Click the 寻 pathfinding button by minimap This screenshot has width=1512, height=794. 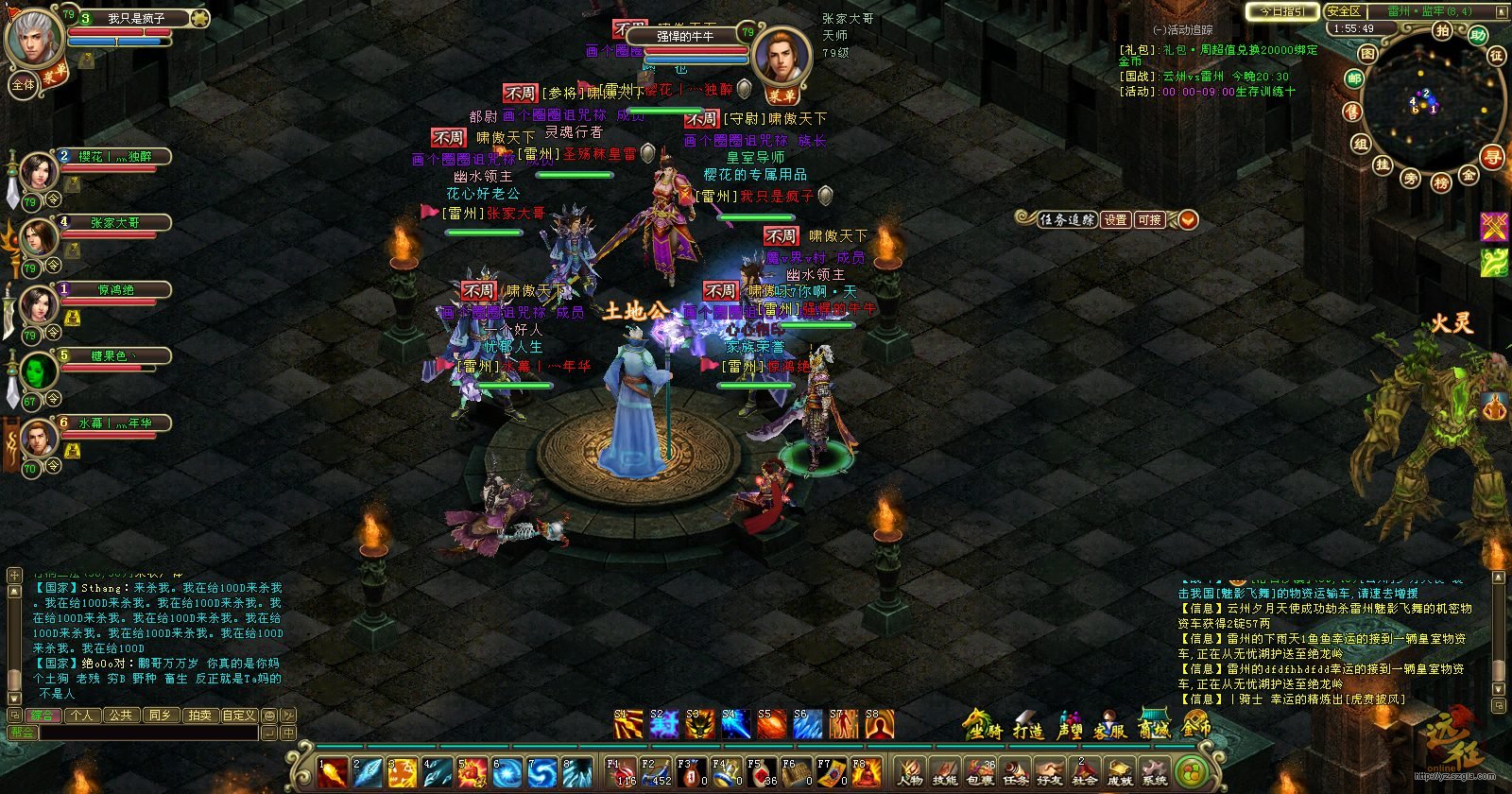click(x=1492, y=158)
